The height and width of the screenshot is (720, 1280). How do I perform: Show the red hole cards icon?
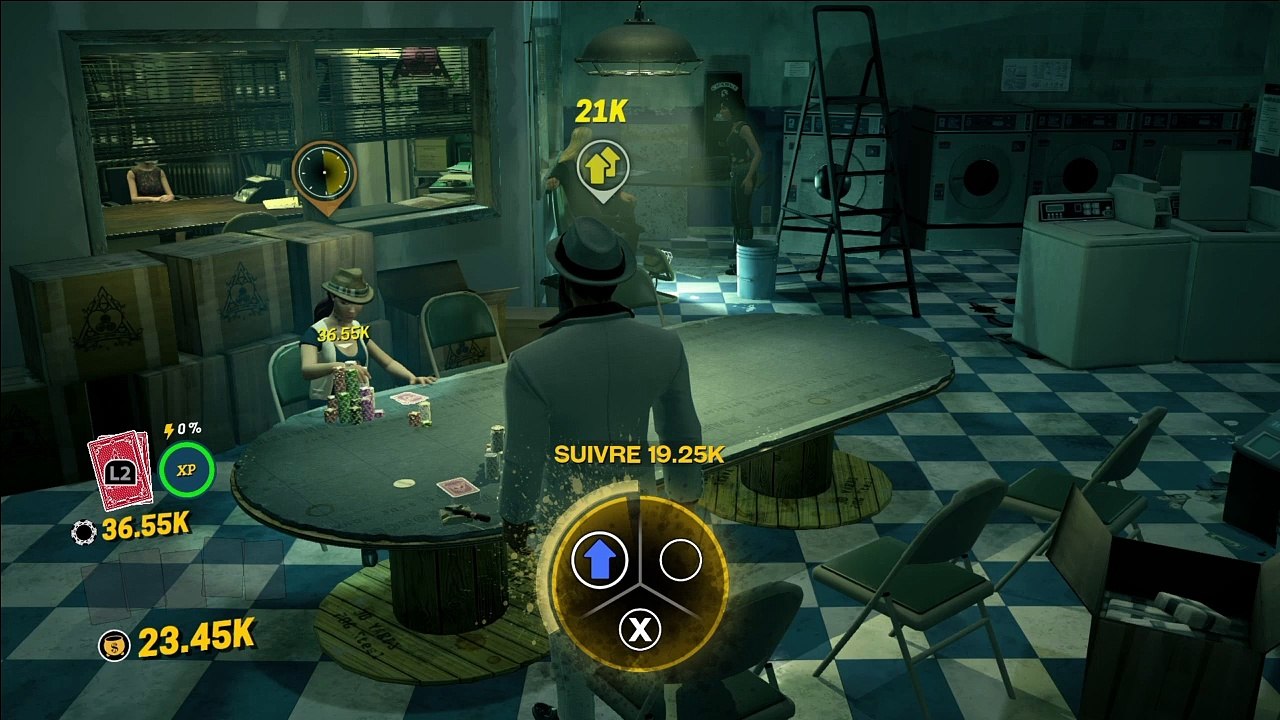click(x=120, y=470)
